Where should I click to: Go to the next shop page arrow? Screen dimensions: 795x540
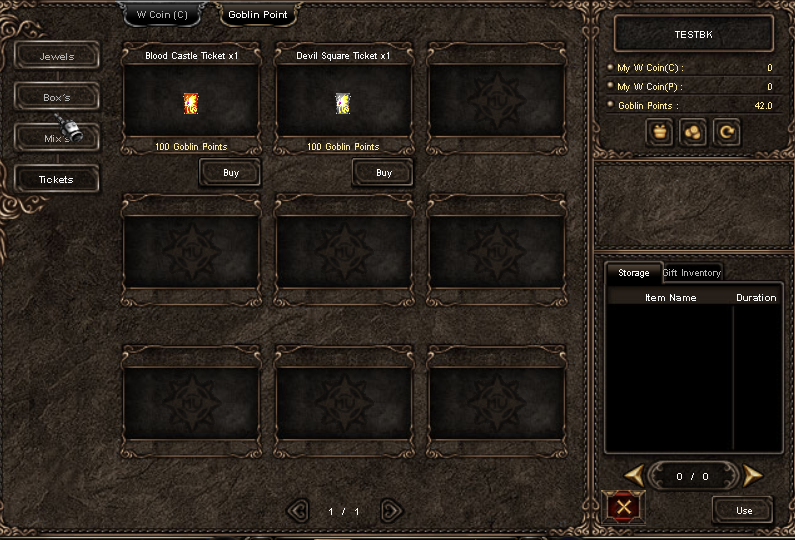pos(392,511)
